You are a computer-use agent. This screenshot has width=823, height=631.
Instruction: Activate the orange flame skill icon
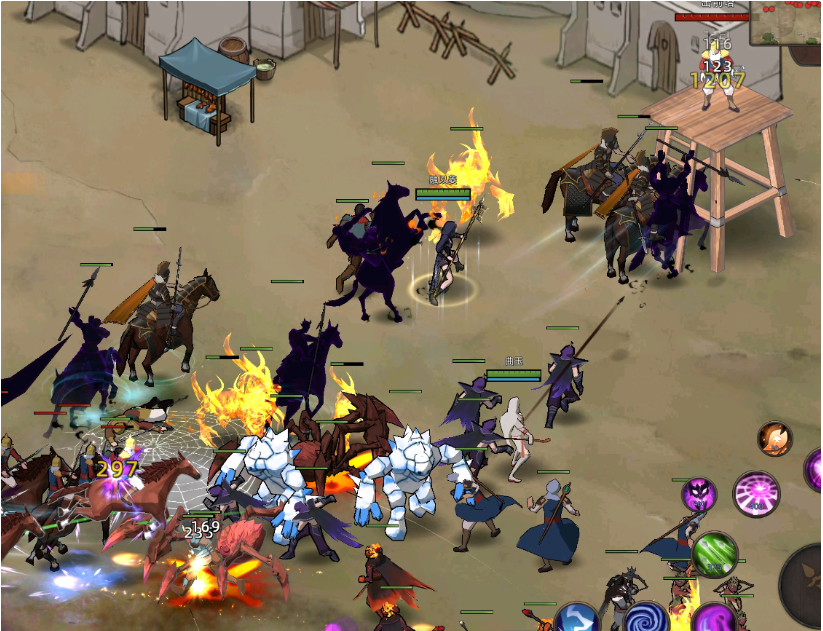coord(774,438)
